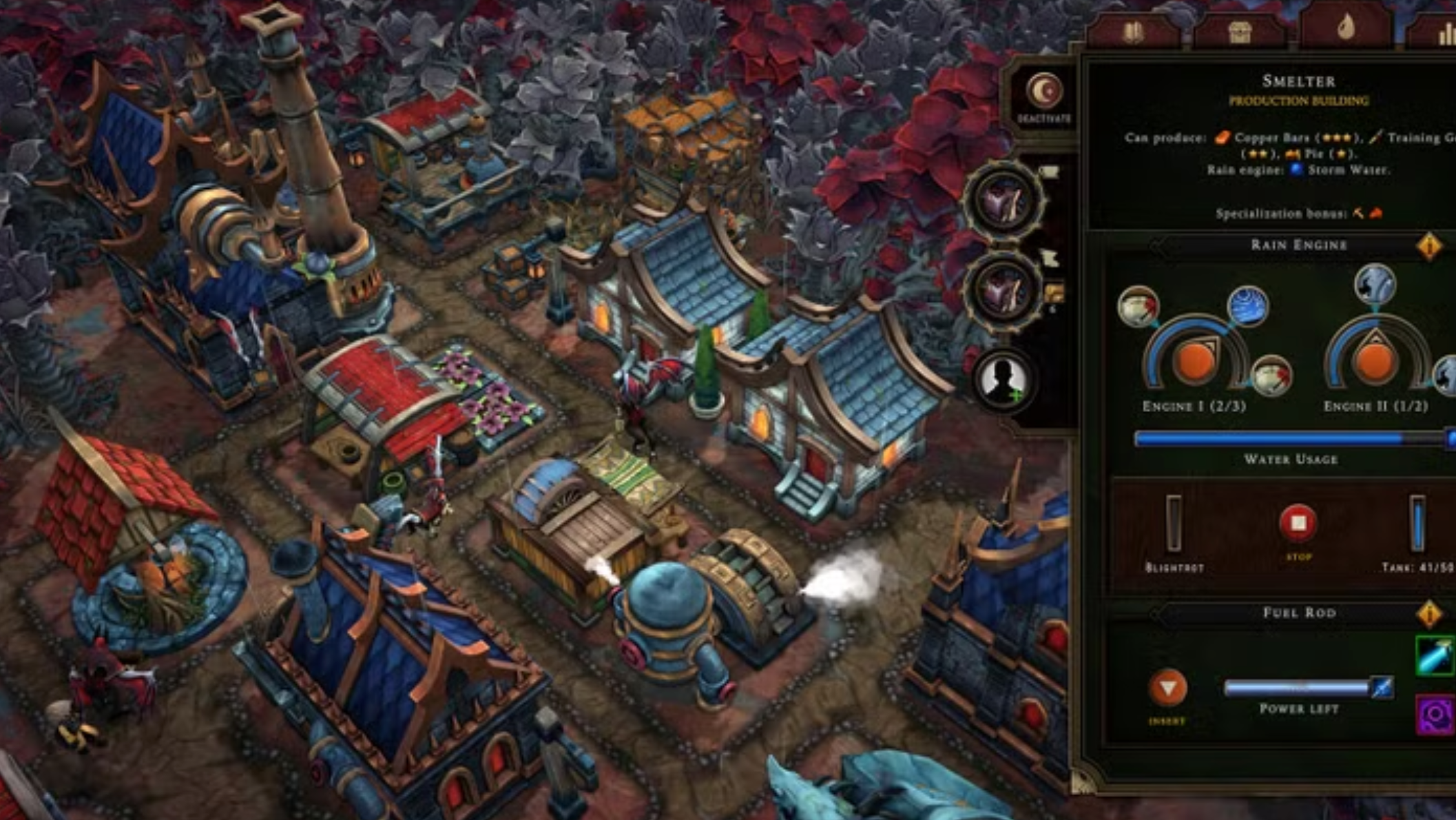This screenshot has width=1456, height=820.
Task: Assign a worker to the empty silhouette slot
Action: click(1004, 380)
